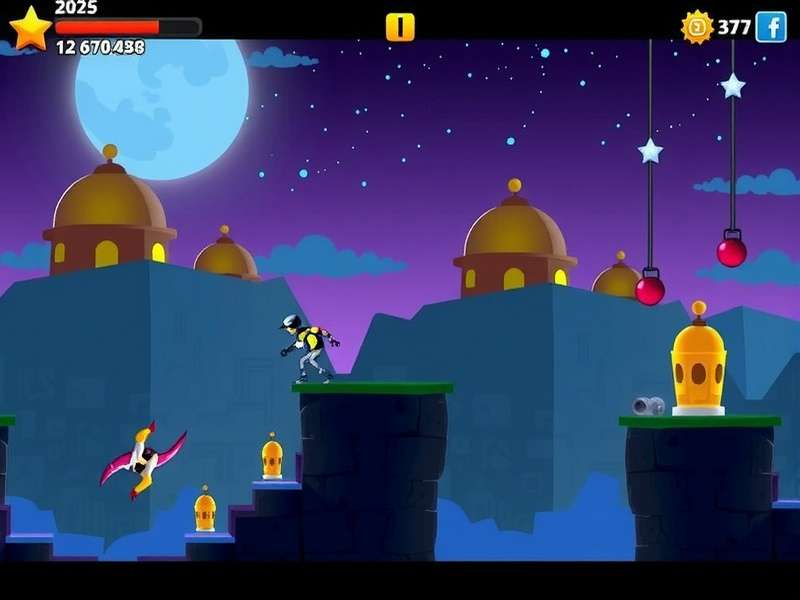Pause the game with the yellow button
This screenshot has width=800, height=600.
click(400, 27)
